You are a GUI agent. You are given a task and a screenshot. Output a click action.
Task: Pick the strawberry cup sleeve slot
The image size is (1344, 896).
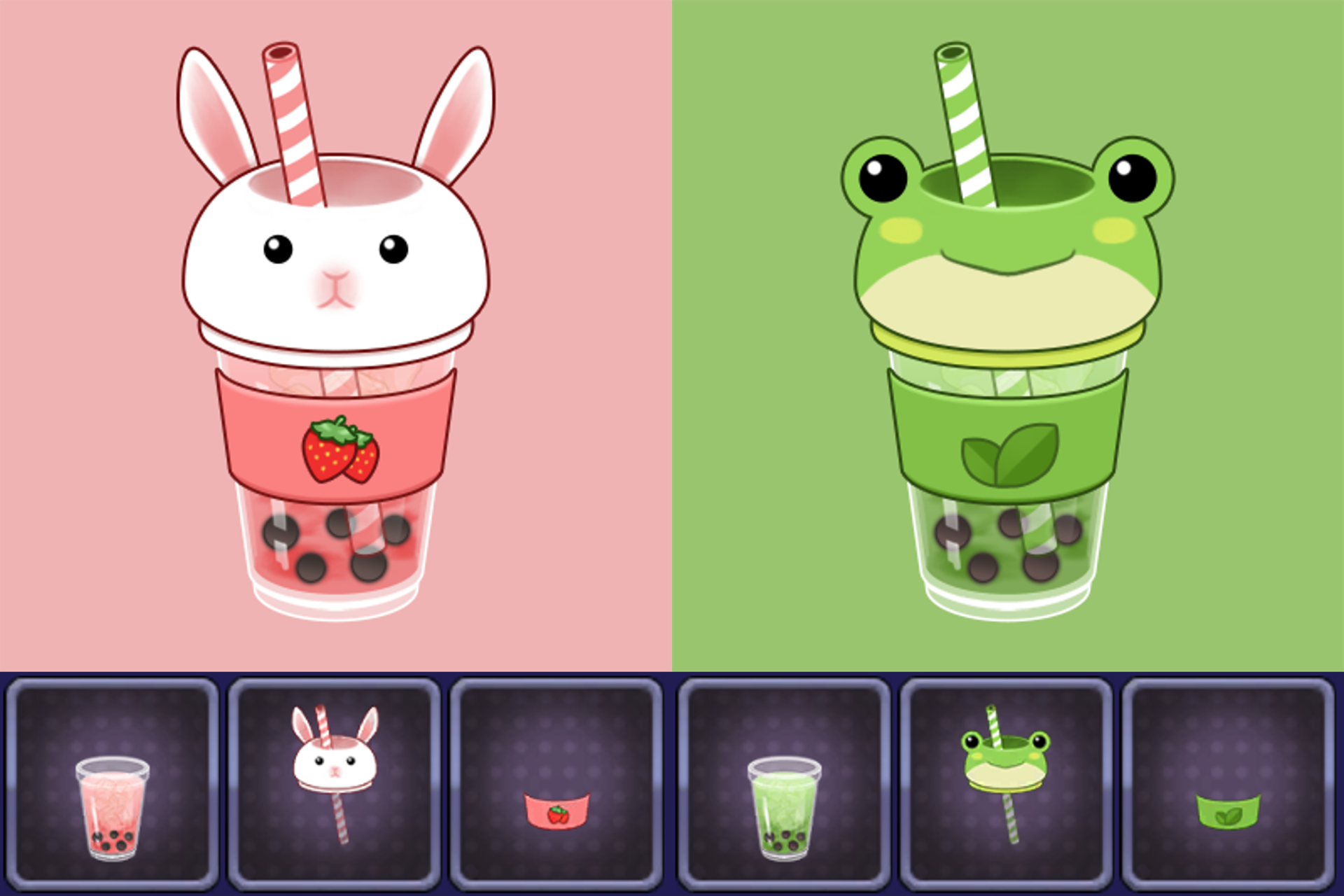[556, 785]
